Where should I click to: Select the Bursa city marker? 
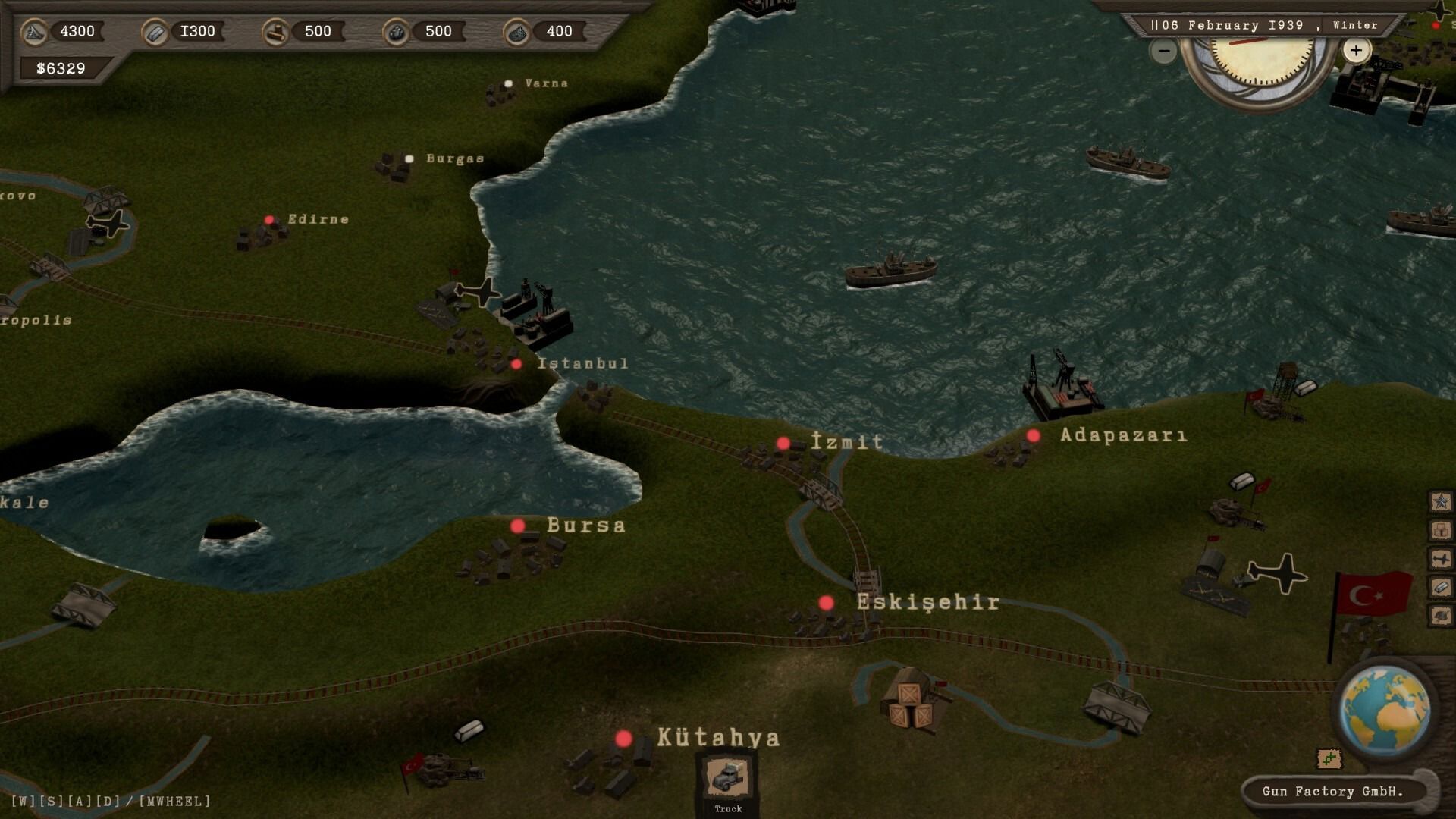(518, 526)
